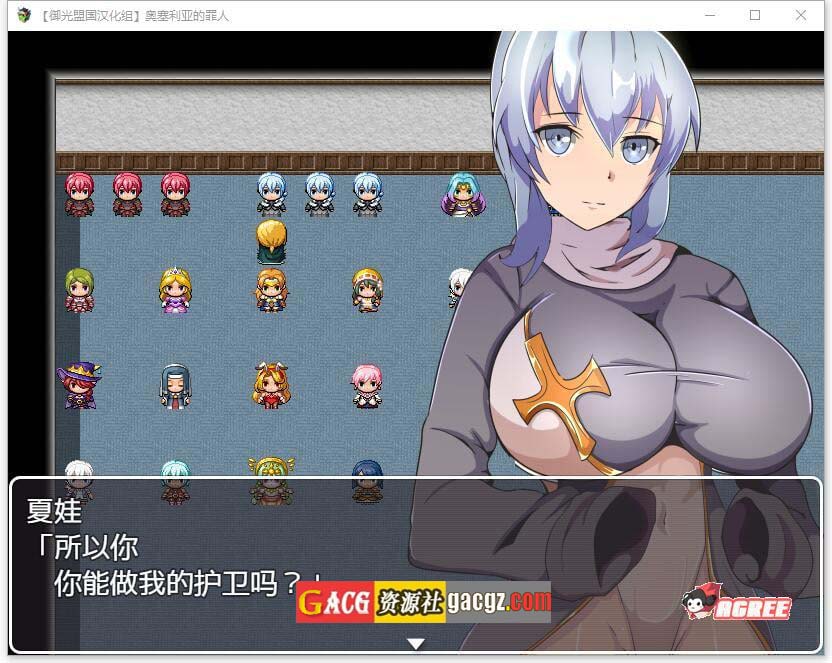
Task: Advance dialogue with the white arrow indicator
Action: (416, 643)
